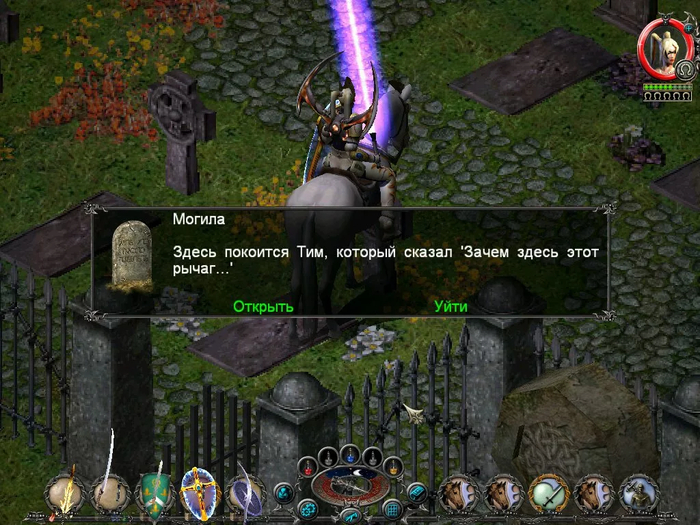Choose the Открыть option in the grave dialog
The width and height of the screenshot is (700, 525).
pos(263,306)
